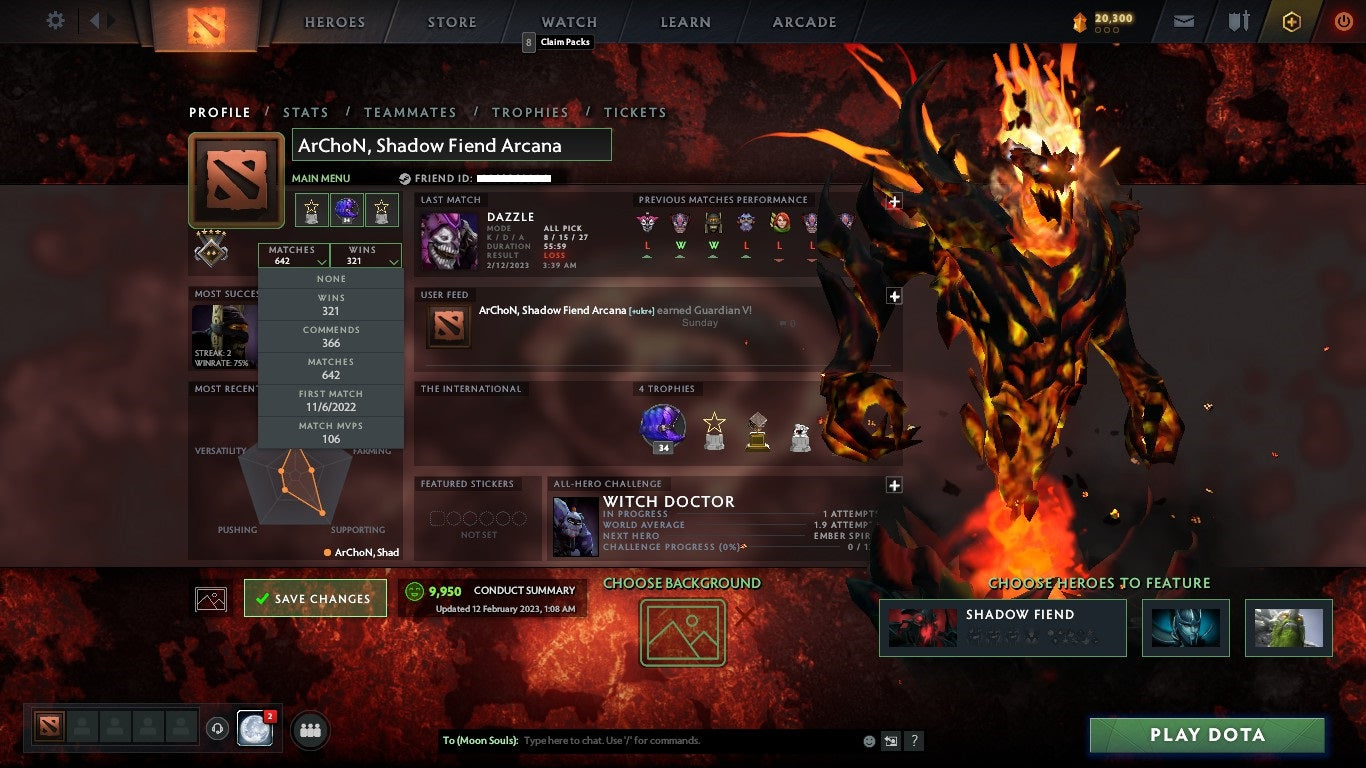Open the Wins stat dropdown
Image resolution: width=1366 pixels, height=768 pixels.
pos(365,254)
